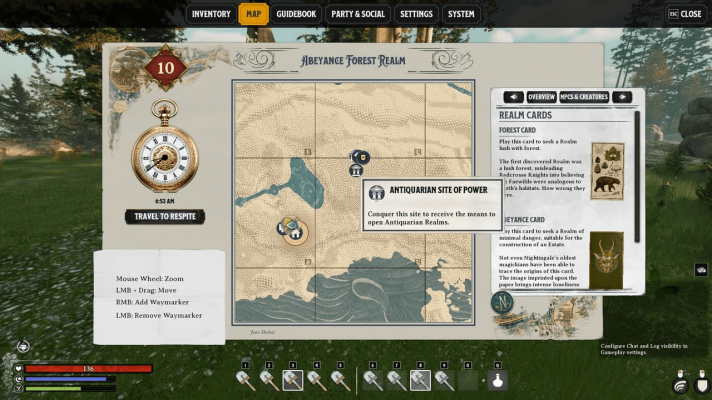Go to the Settings tab
The height and width of the screenshot is (400, 712).
pos(416,14)
